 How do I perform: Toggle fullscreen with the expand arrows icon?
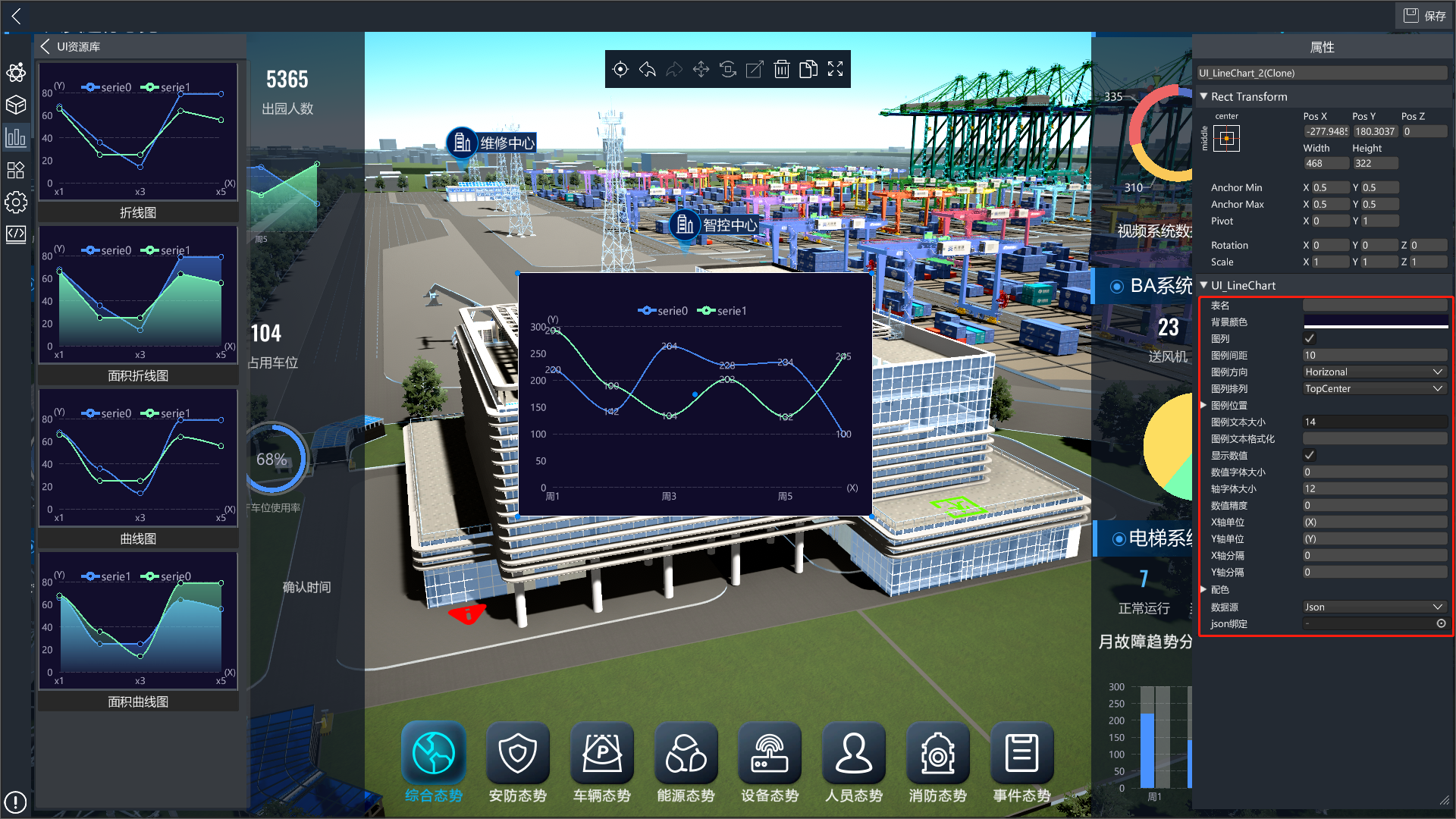point(835,70)
